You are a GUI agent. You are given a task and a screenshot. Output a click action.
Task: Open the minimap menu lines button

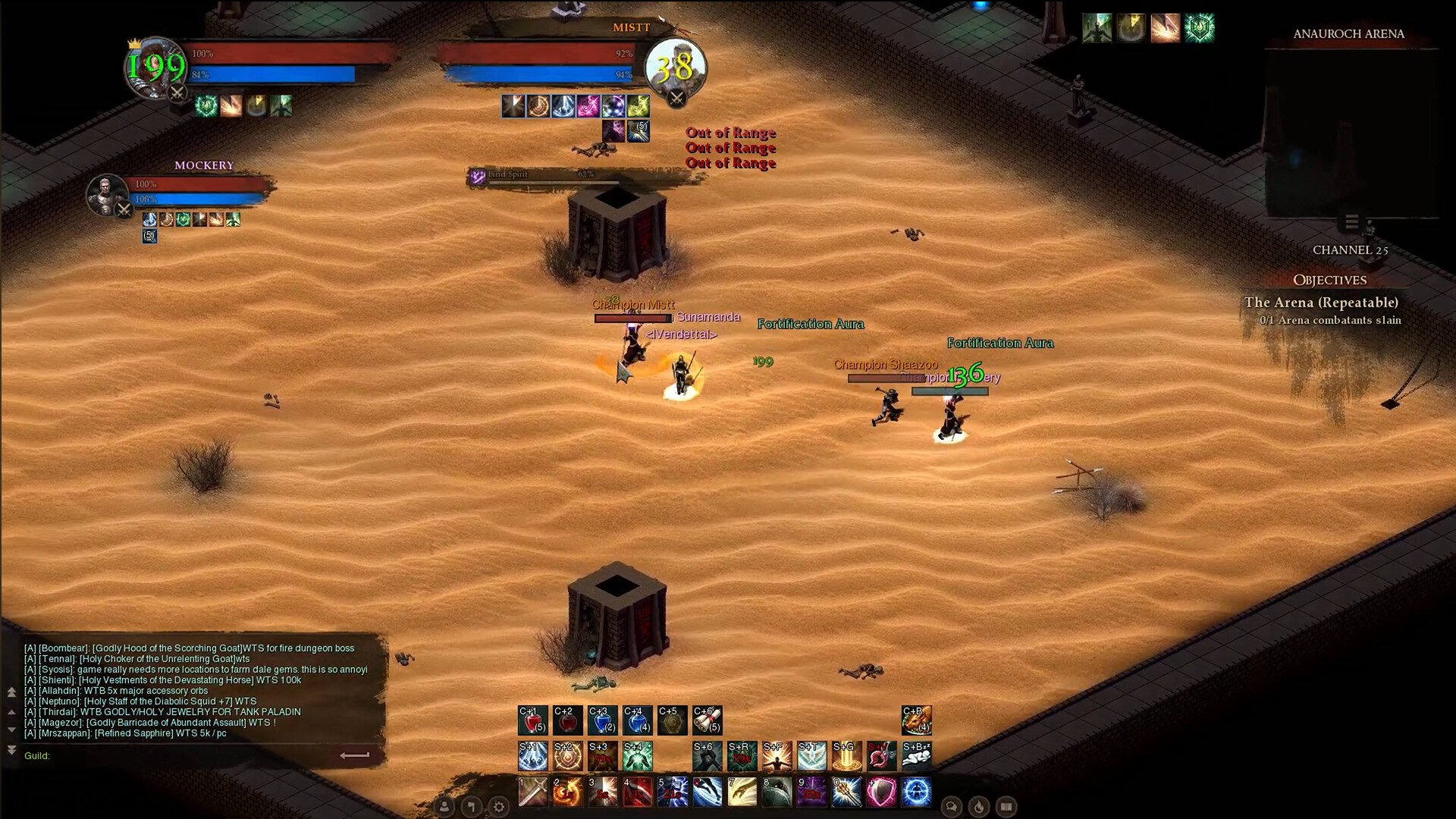pos(1351,222)
